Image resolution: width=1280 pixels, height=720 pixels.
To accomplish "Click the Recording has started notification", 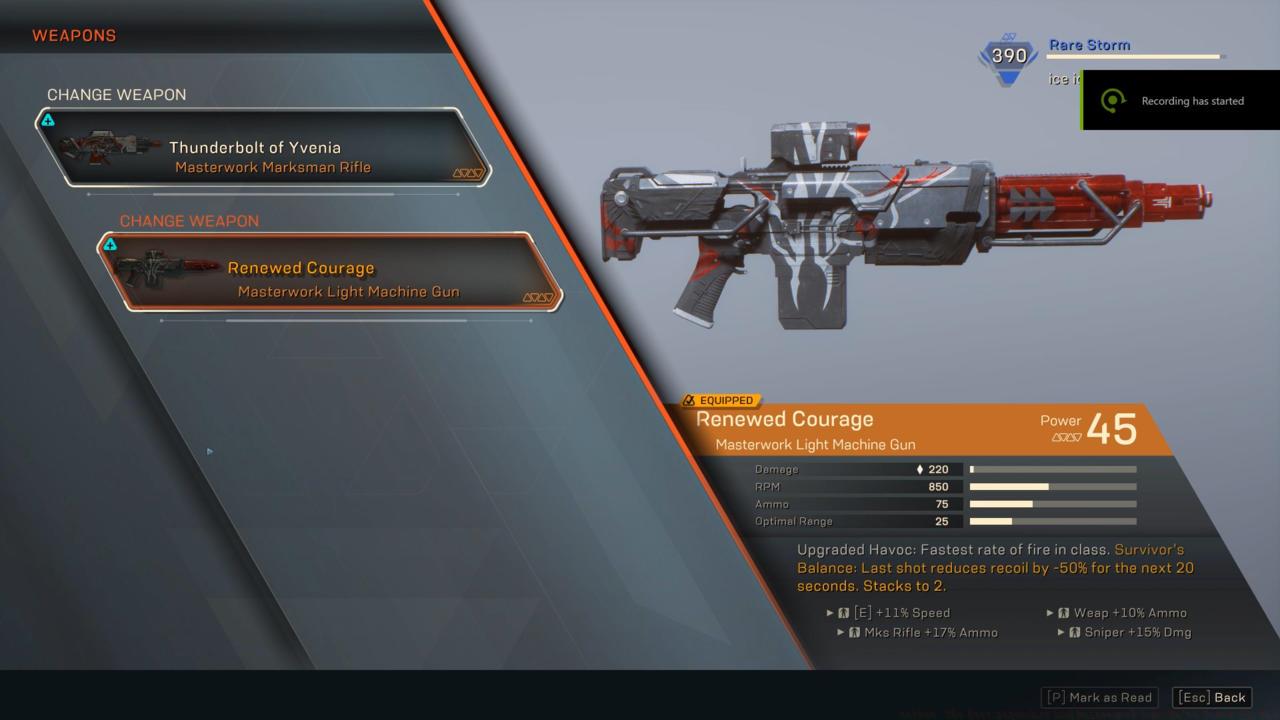I will coord(1180,101).
